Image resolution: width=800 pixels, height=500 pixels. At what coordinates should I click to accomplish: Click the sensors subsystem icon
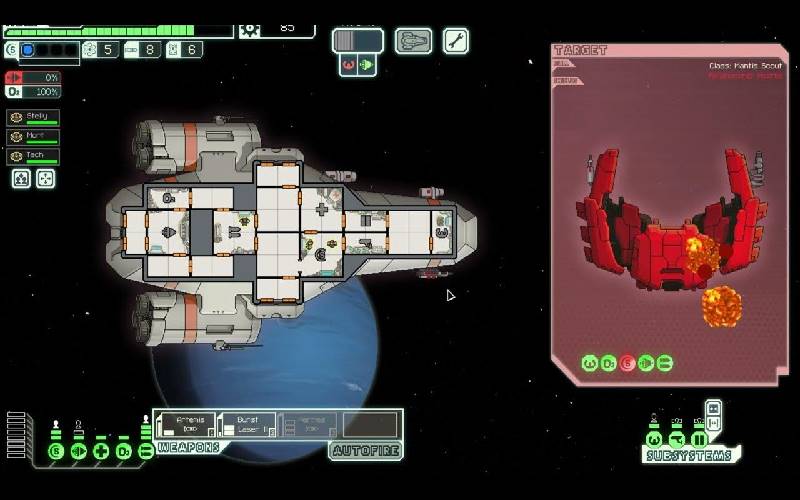point(677,438)
